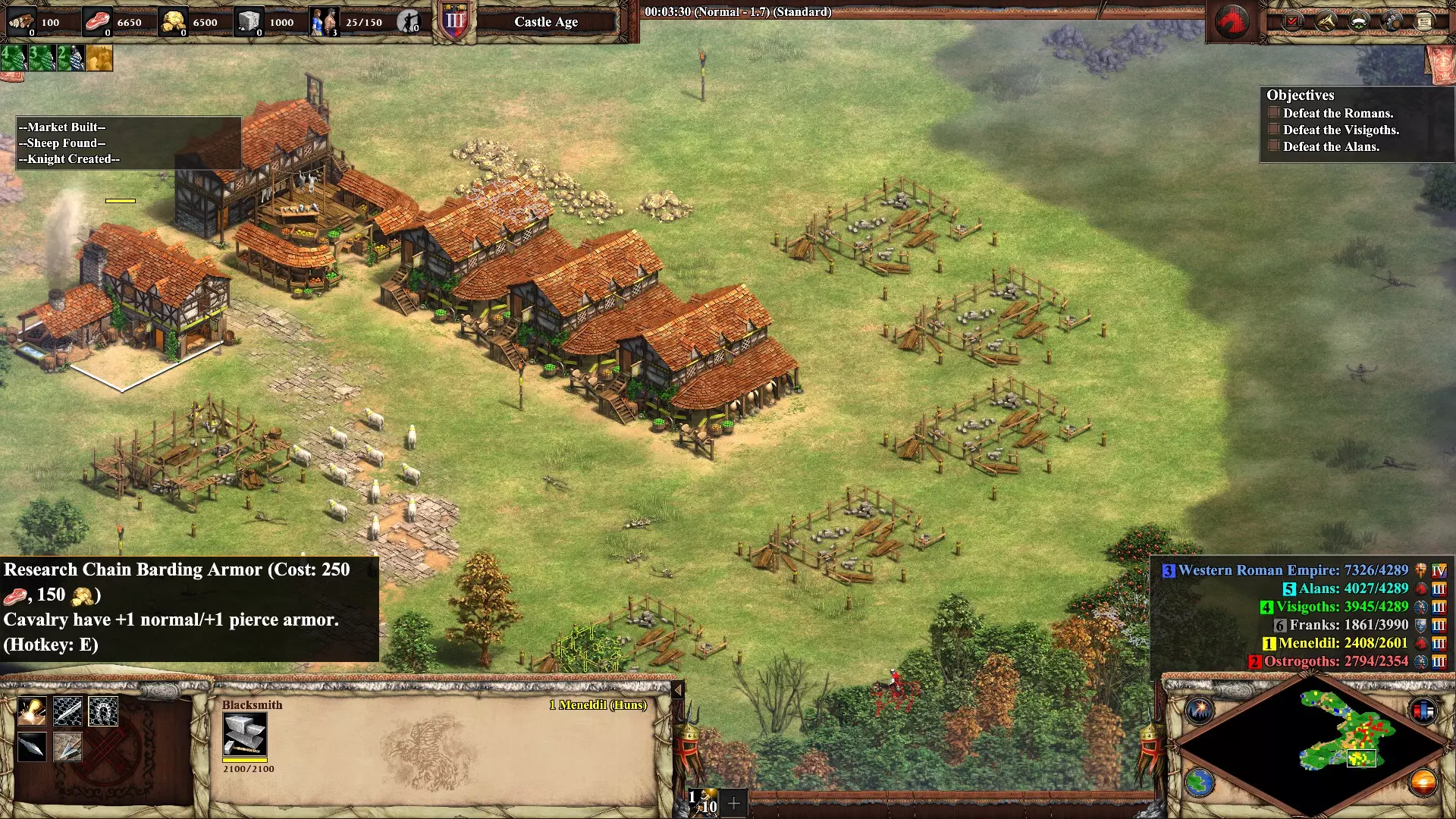Viewport: 1456px width, 819px height.
Task: Click the sunset button beside the minimap
Action: pyautogui.click(x=1423, y=782)
